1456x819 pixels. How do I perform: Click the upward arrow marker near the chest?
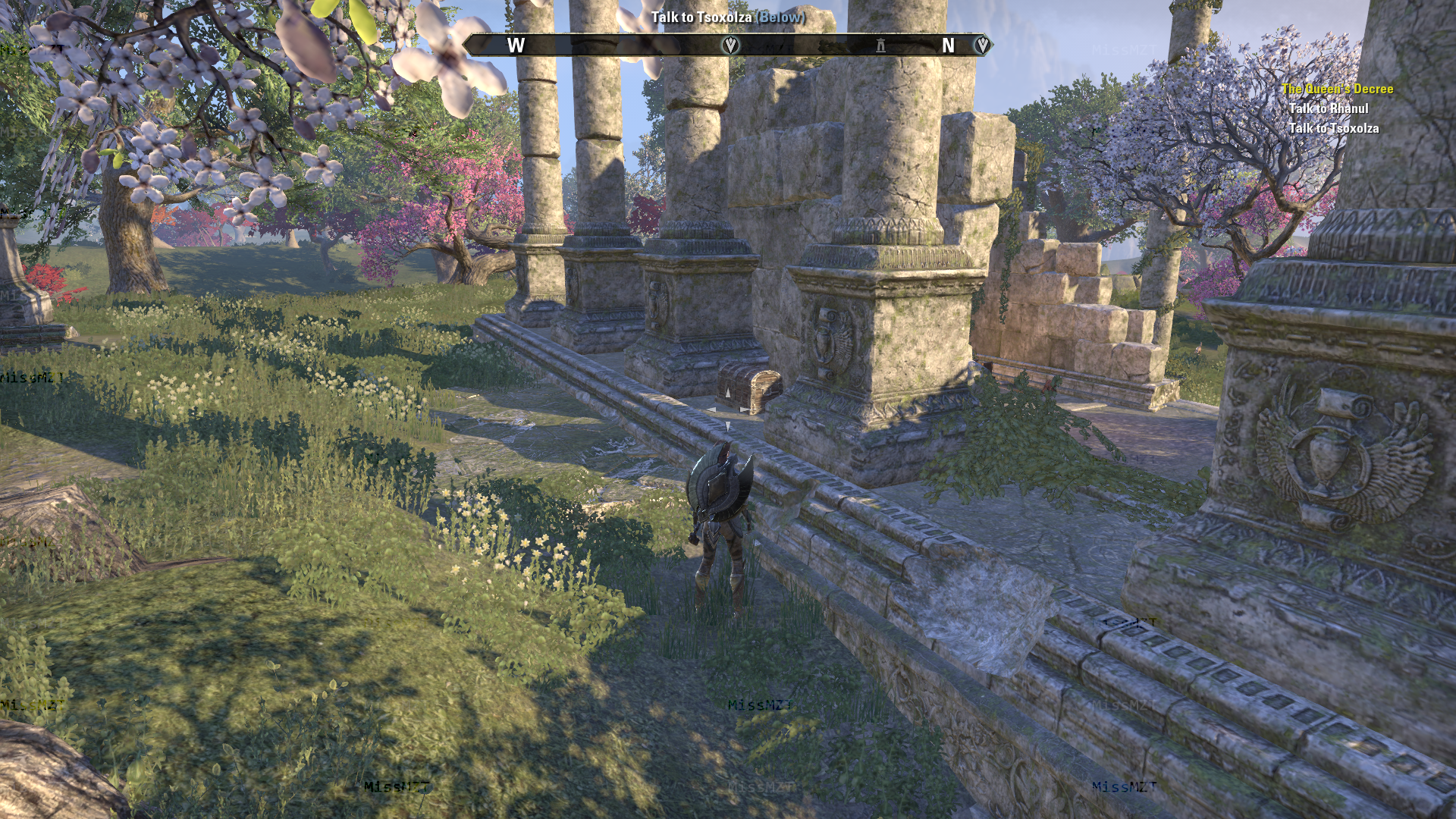[726, 394]
